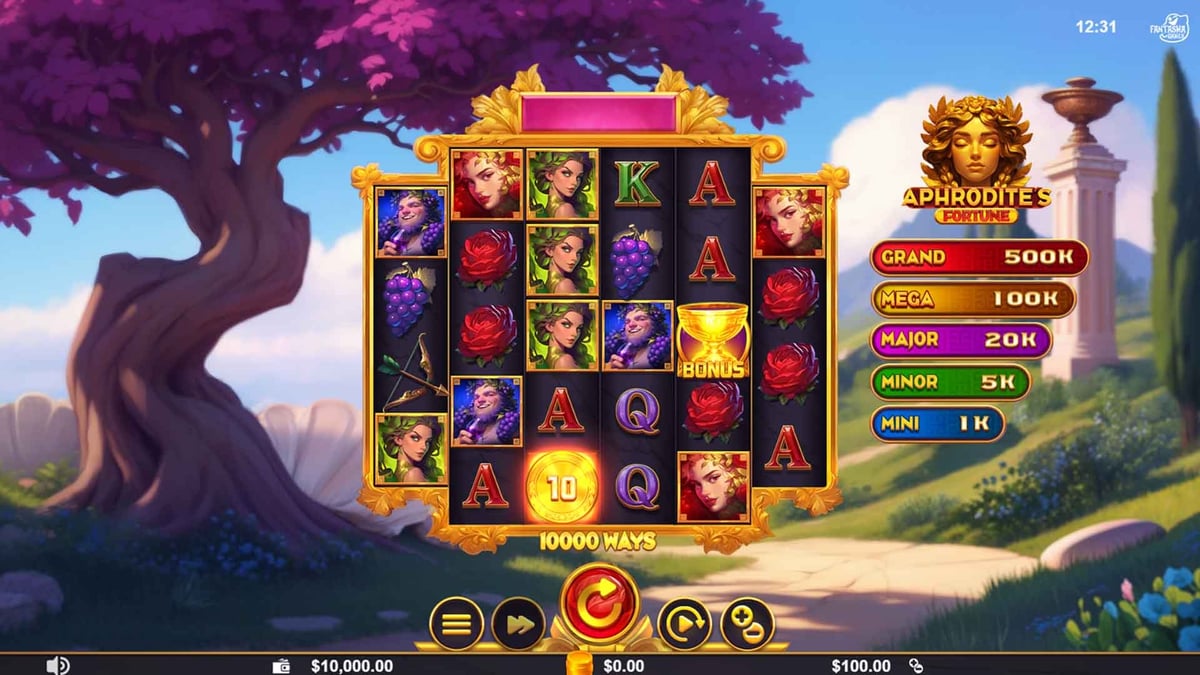Open the bet plus/minus adjuster
1200x675 pixels.
[747, 624]
